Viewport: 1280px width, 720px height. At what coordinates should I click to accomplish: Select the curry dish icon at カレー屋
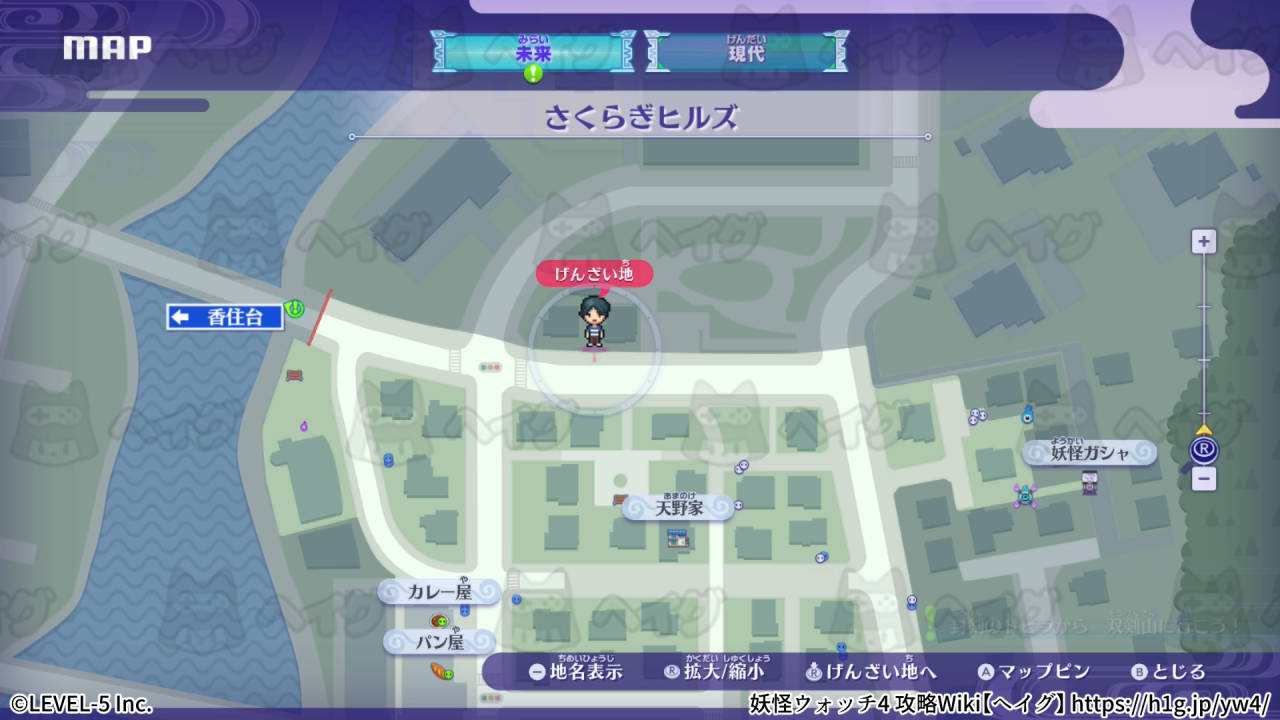click(x=440, y=620)
